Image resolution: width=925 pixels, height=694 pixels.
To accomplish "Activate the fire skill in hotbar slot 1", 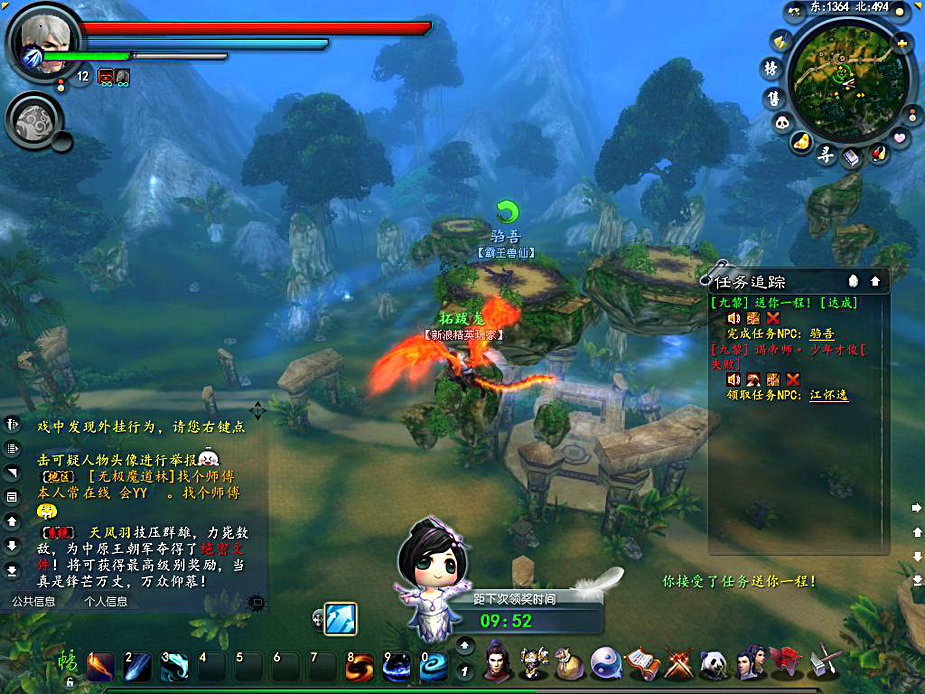I will click(101, 666).
